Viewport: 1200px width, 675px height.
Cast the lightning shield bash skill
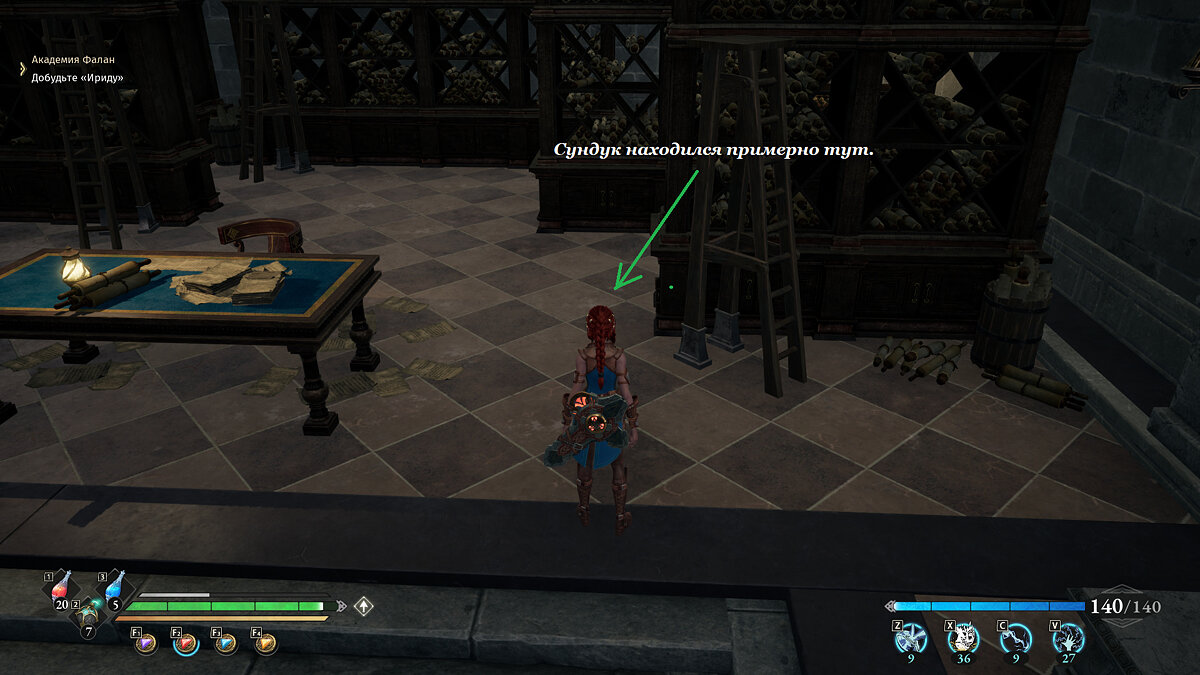909,637
